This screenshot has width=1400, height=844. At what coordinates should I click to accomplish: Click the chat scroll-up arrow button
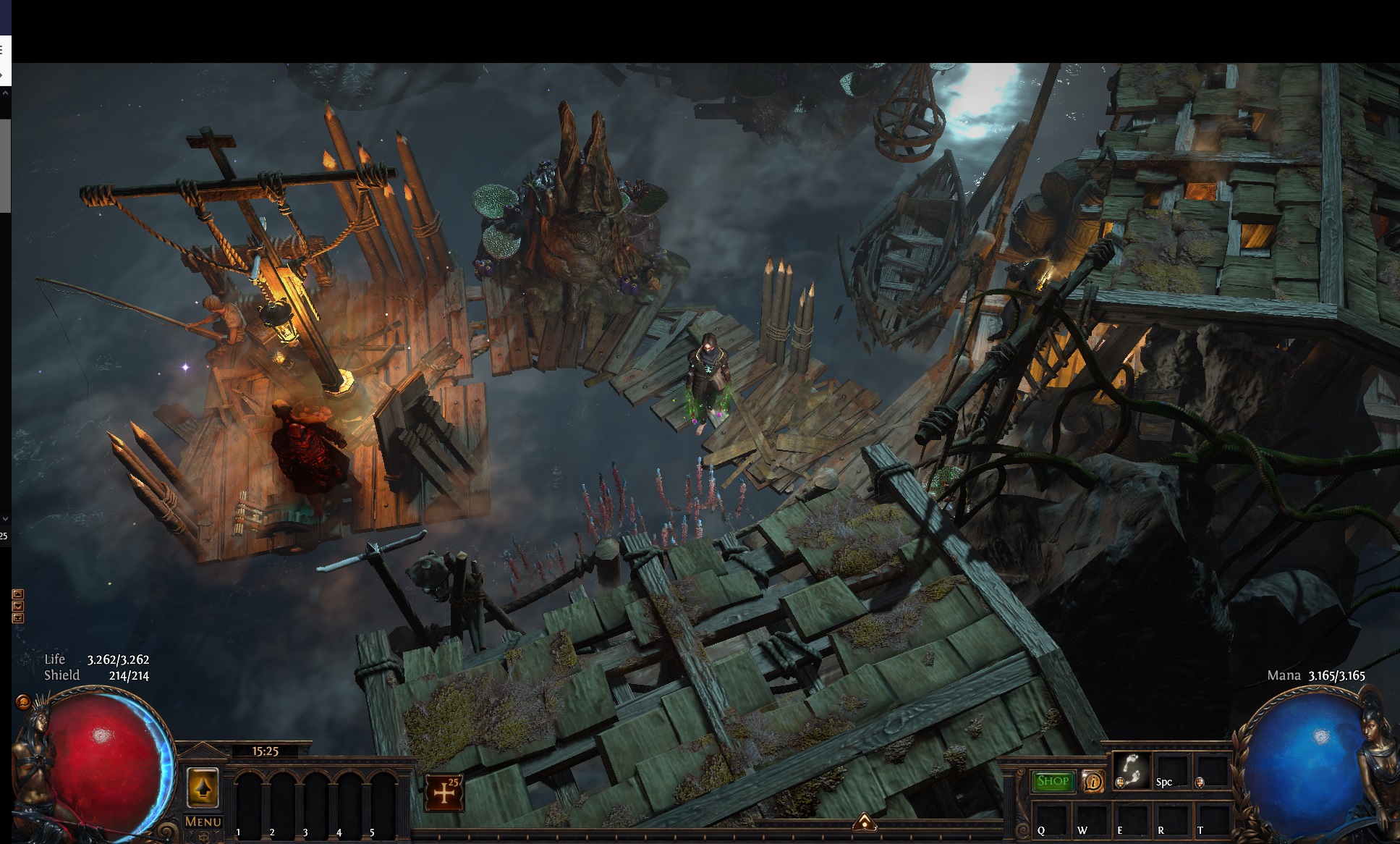[x=18, y=594]
